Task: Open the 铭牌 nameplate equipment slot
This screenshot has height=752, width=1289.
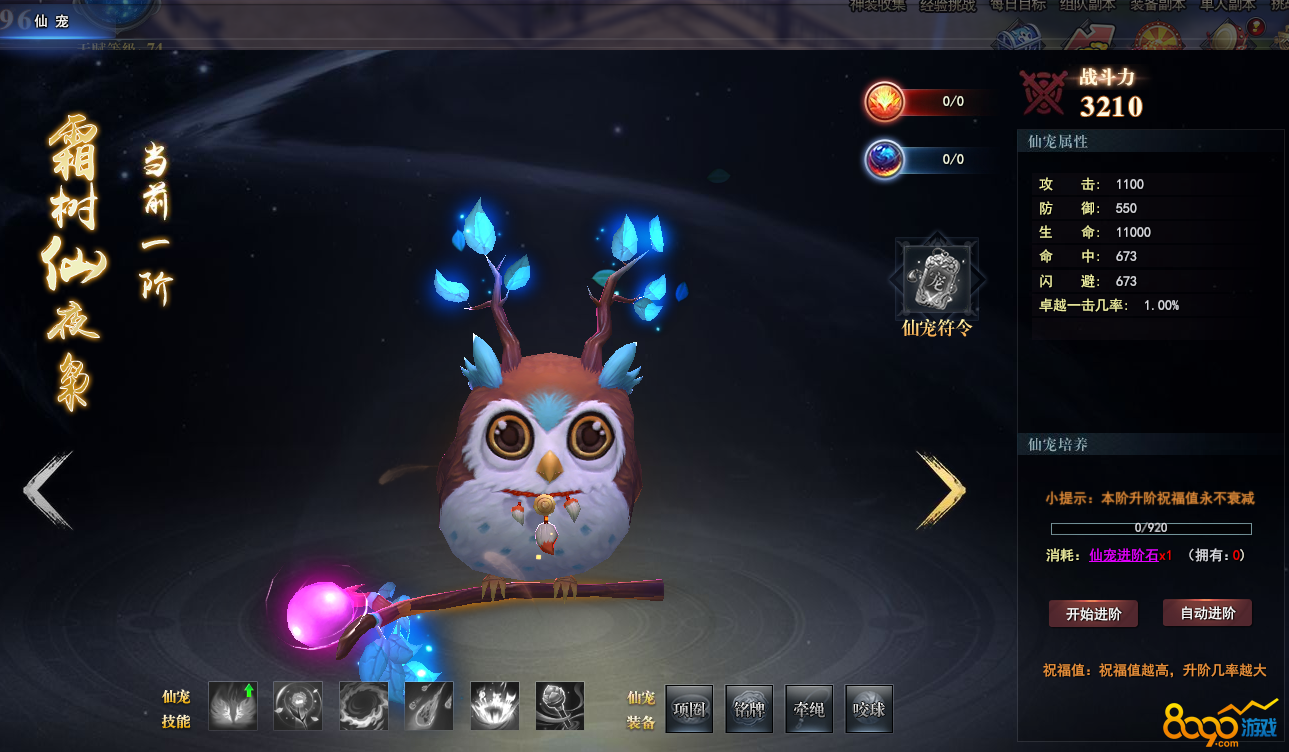Action: point(749,709)
